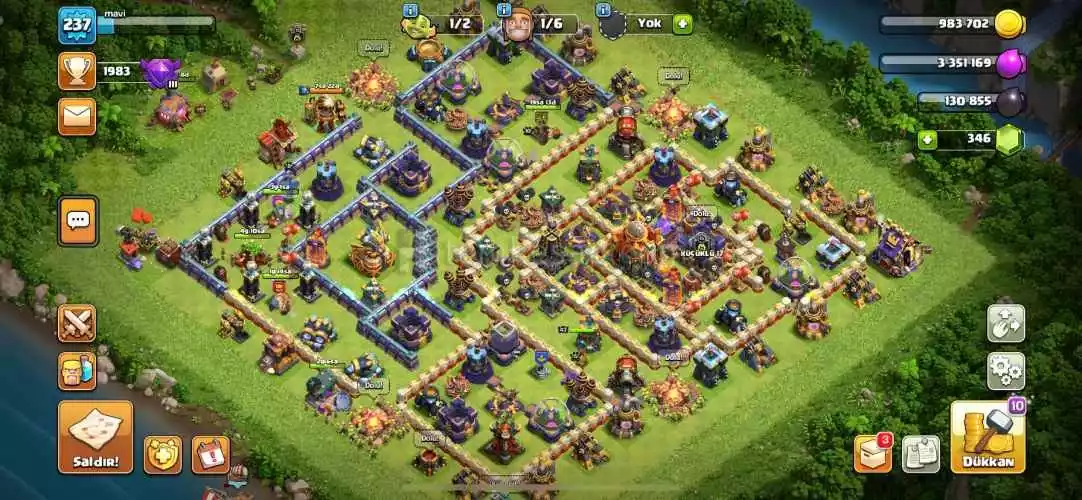Show info for the goblin 1/2 counter

(x=409, y=10)
